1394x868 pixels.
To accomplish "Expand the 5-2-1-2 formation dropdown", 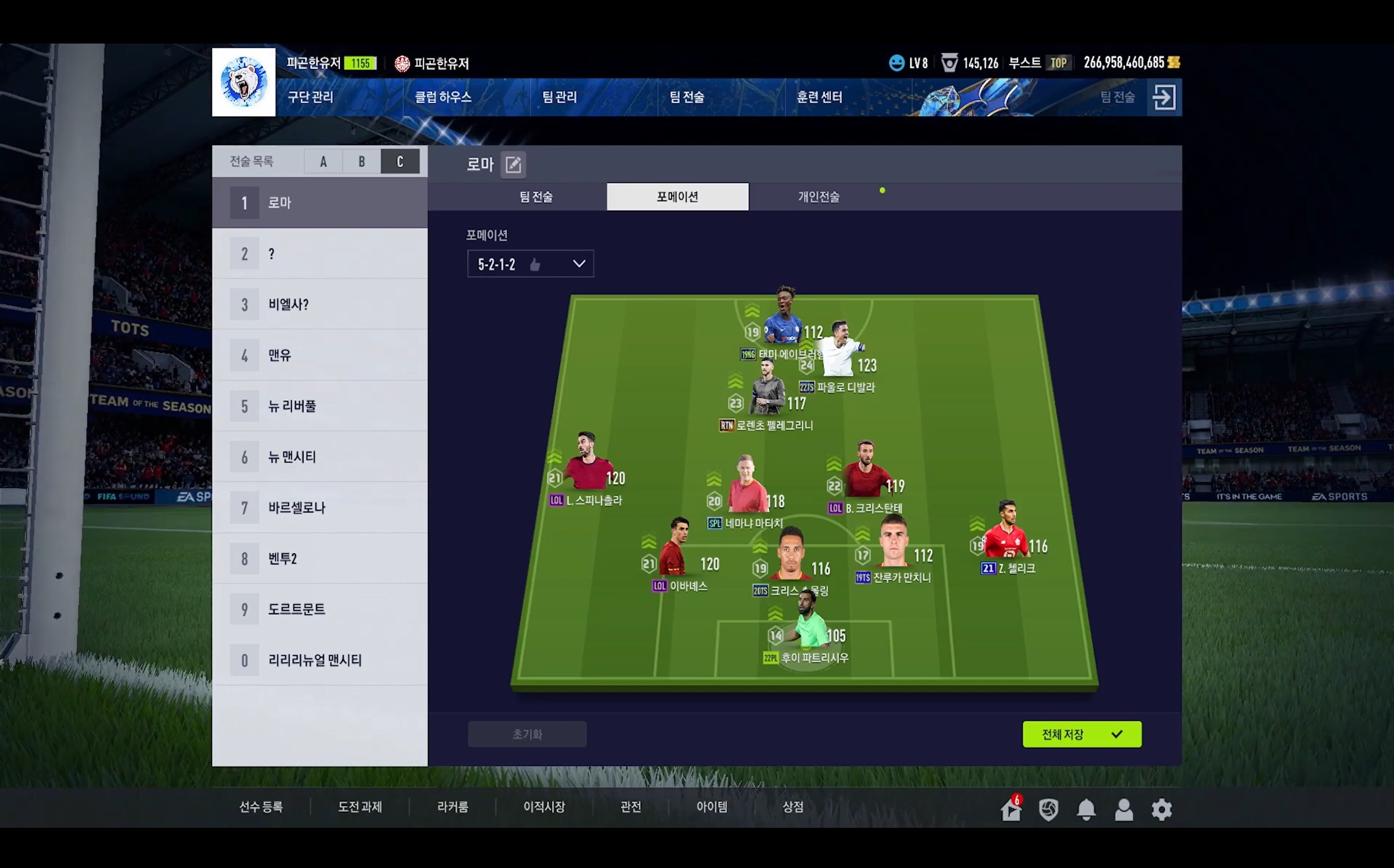I will point(530,264).
